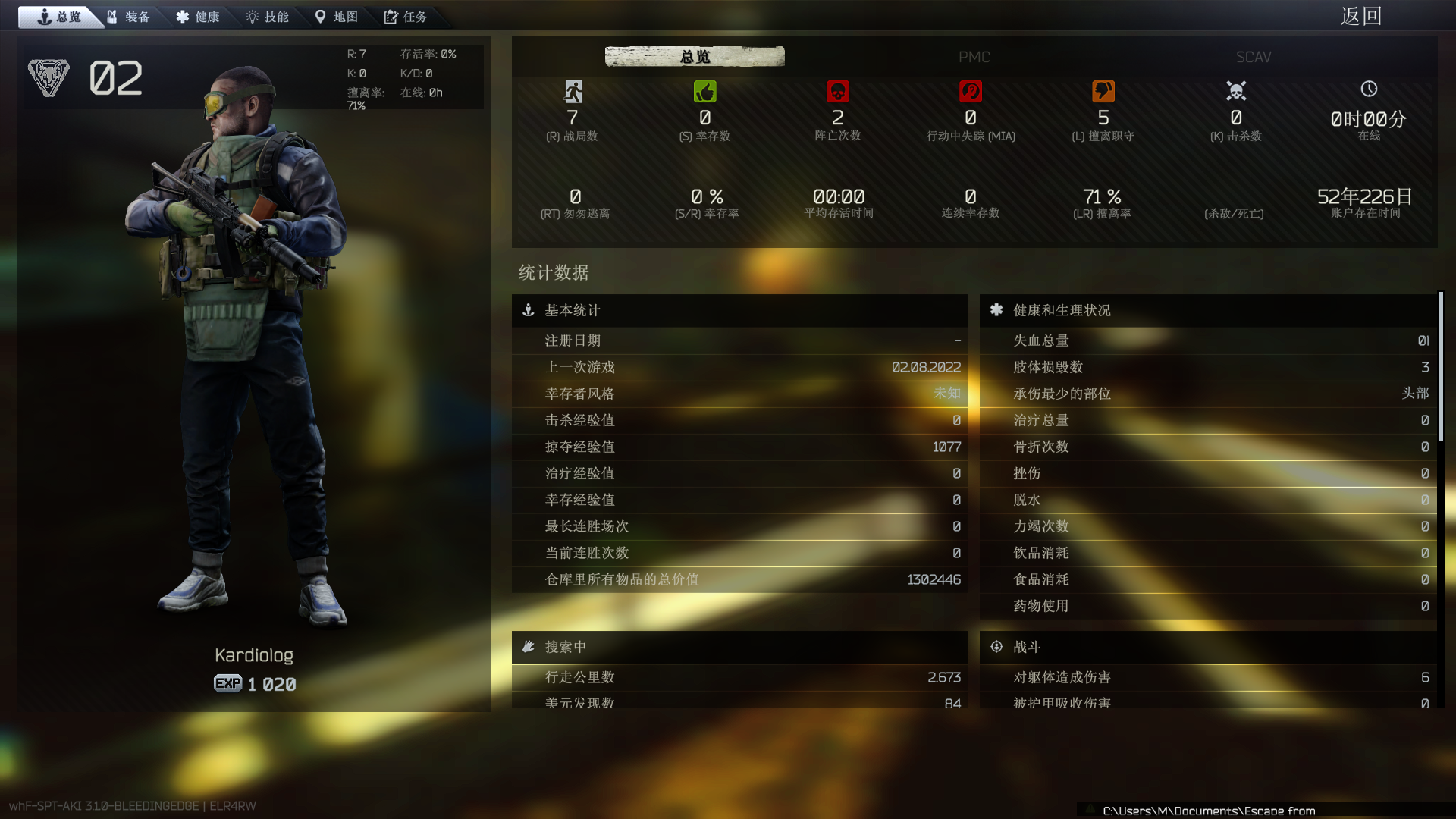Click the snowflake icon beside 健康和生理状况

996,310
